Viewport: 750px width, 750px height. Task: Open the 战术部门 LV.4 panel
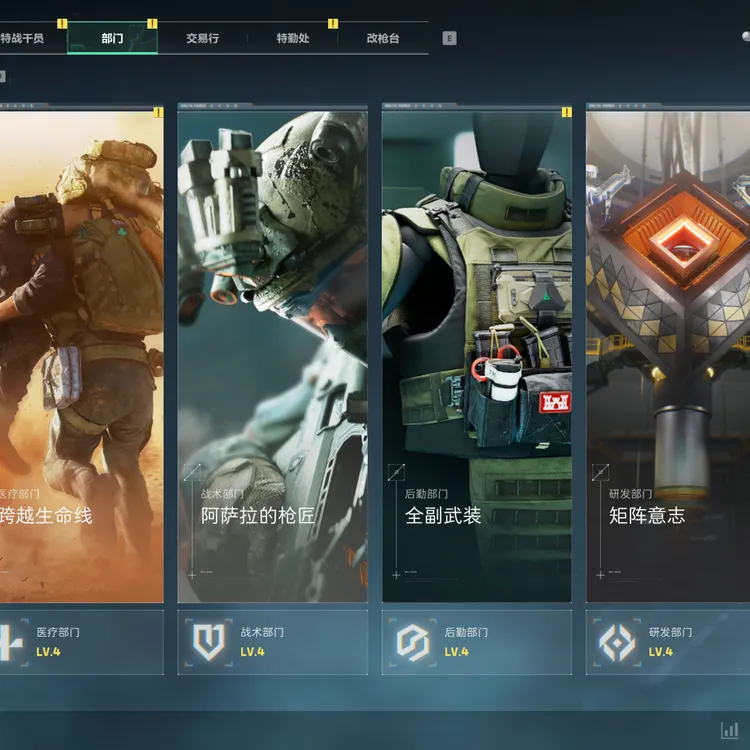(x=272, y=642)
